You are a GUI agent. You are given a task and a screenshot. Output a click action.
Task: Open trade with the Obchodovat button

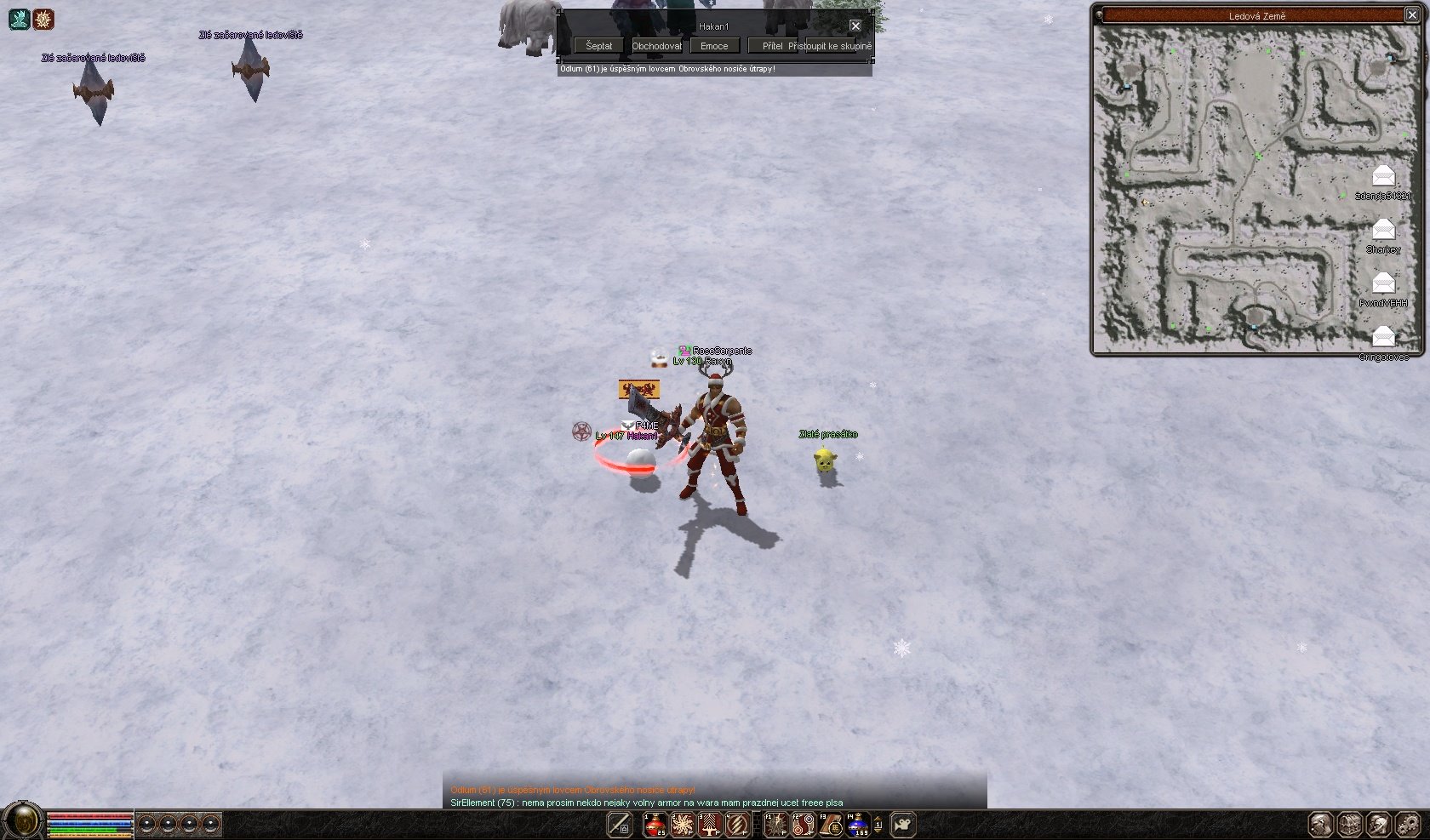click(656, 46)
